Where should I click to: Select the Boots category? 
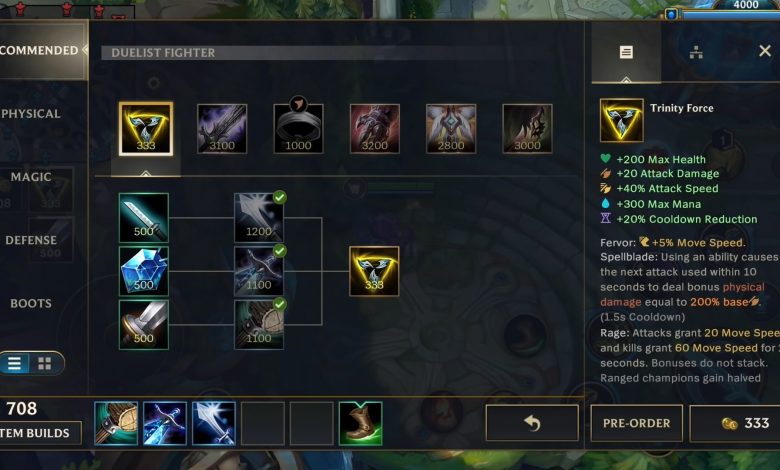coord(31,303)
